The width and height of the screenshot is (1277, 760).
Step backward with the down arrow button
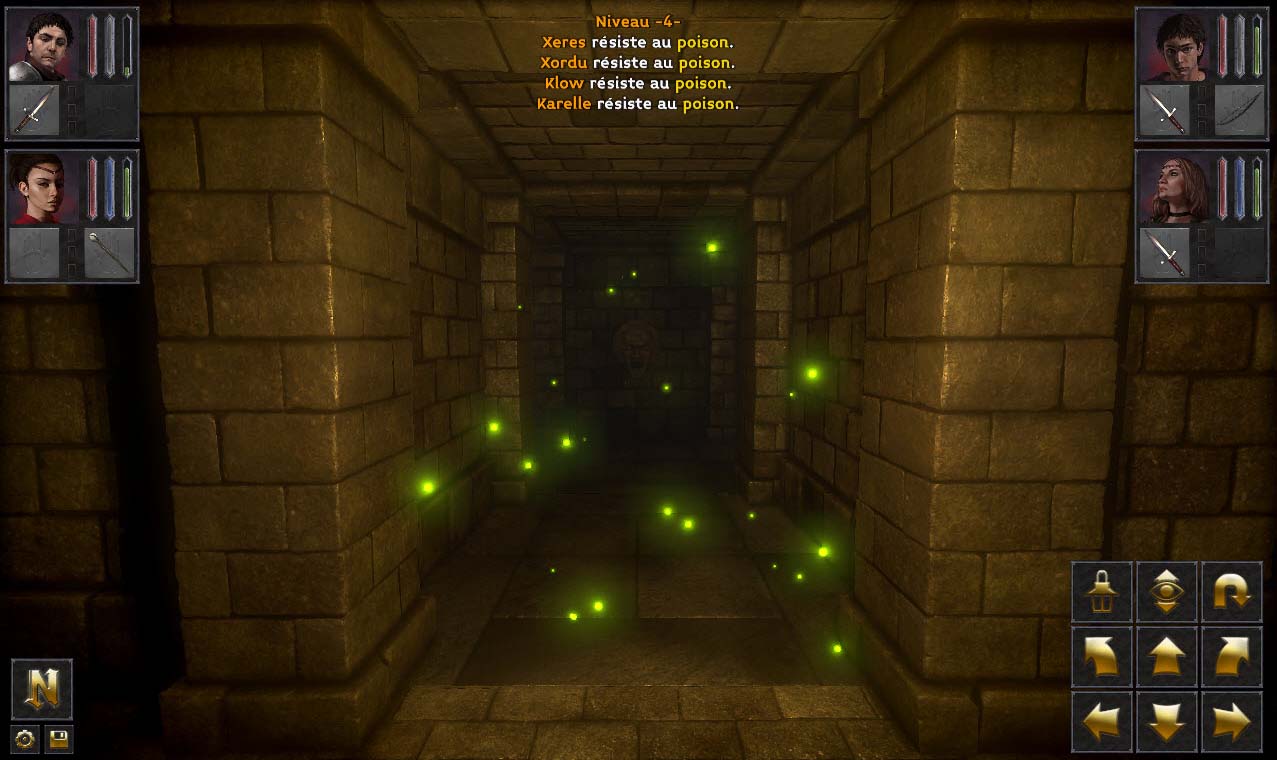pyautogui.click(x=1167, y=721)
